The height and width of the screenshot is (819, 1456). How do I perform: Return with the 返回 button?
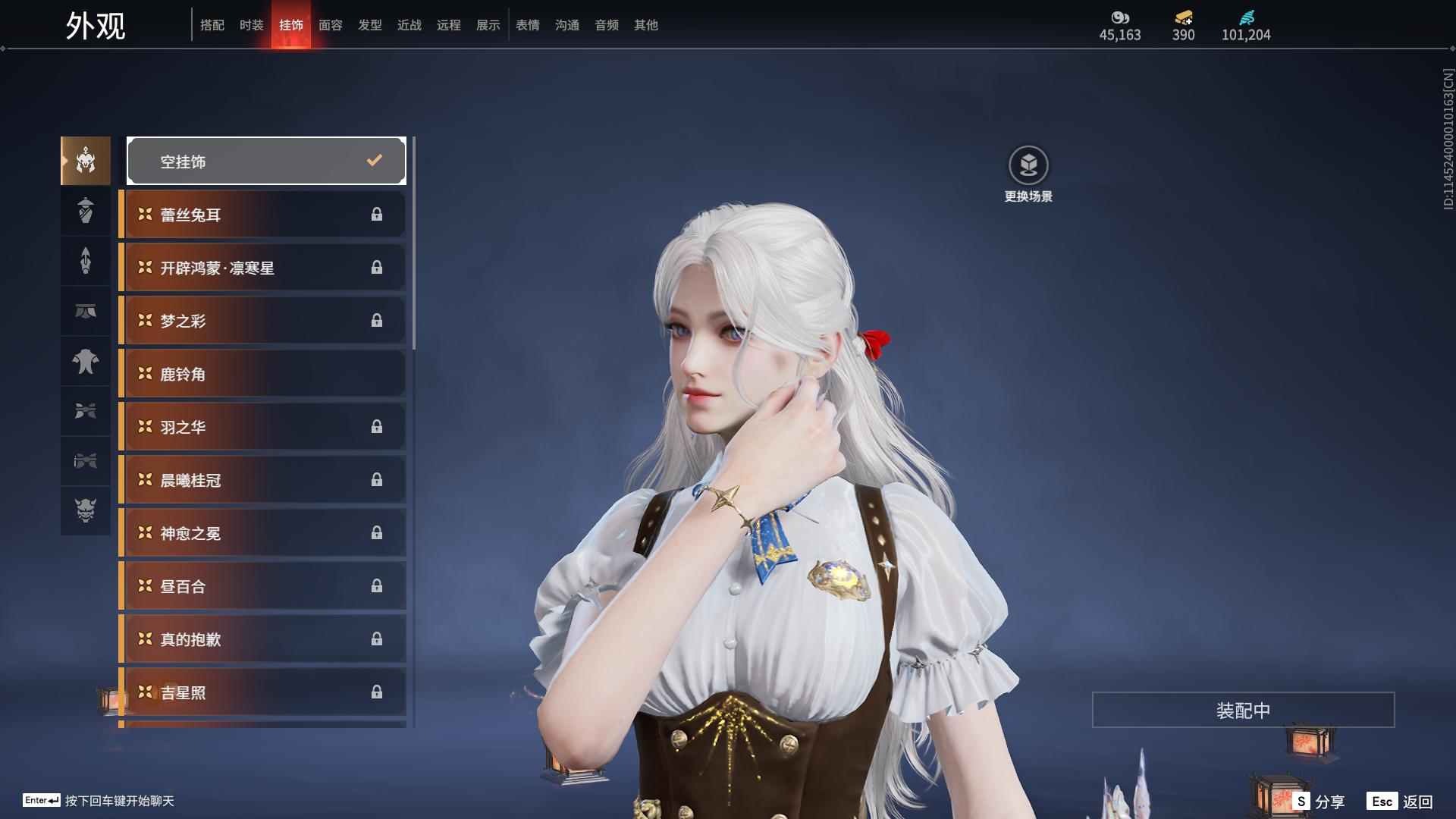(x=1401, y=802)
